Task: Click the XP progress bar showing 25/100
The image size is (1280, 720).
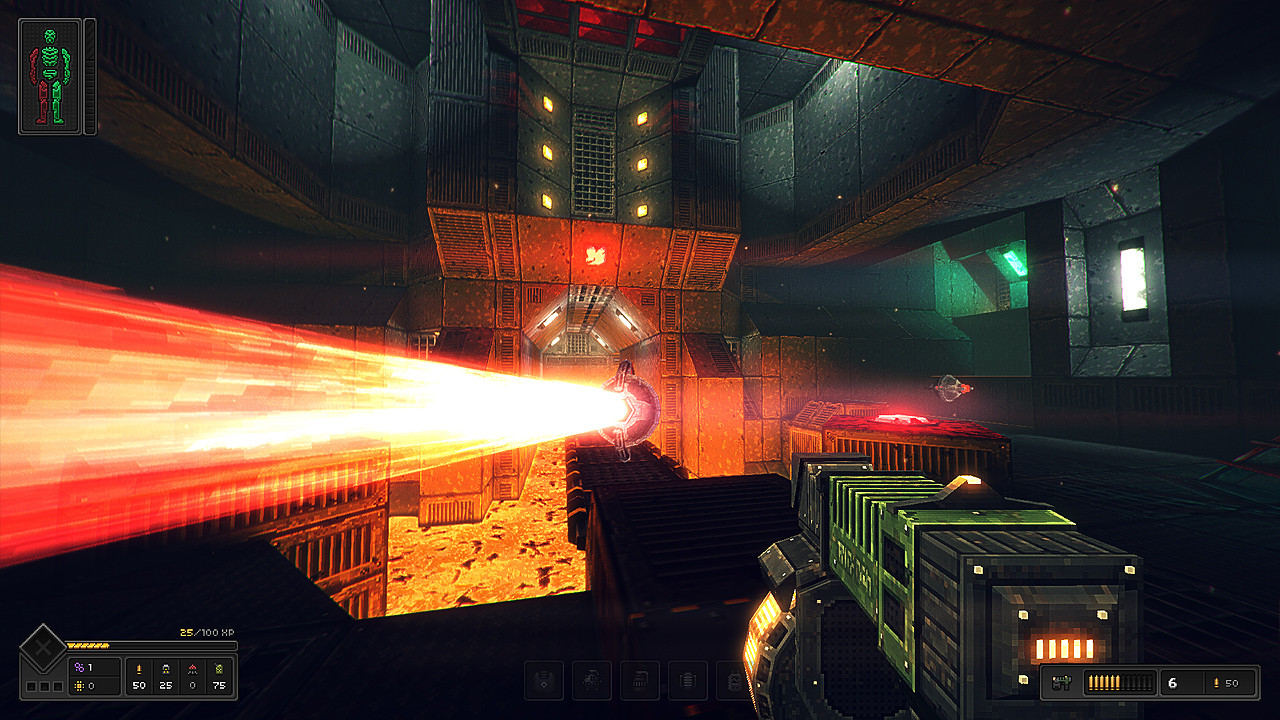Action: (150, 645)
